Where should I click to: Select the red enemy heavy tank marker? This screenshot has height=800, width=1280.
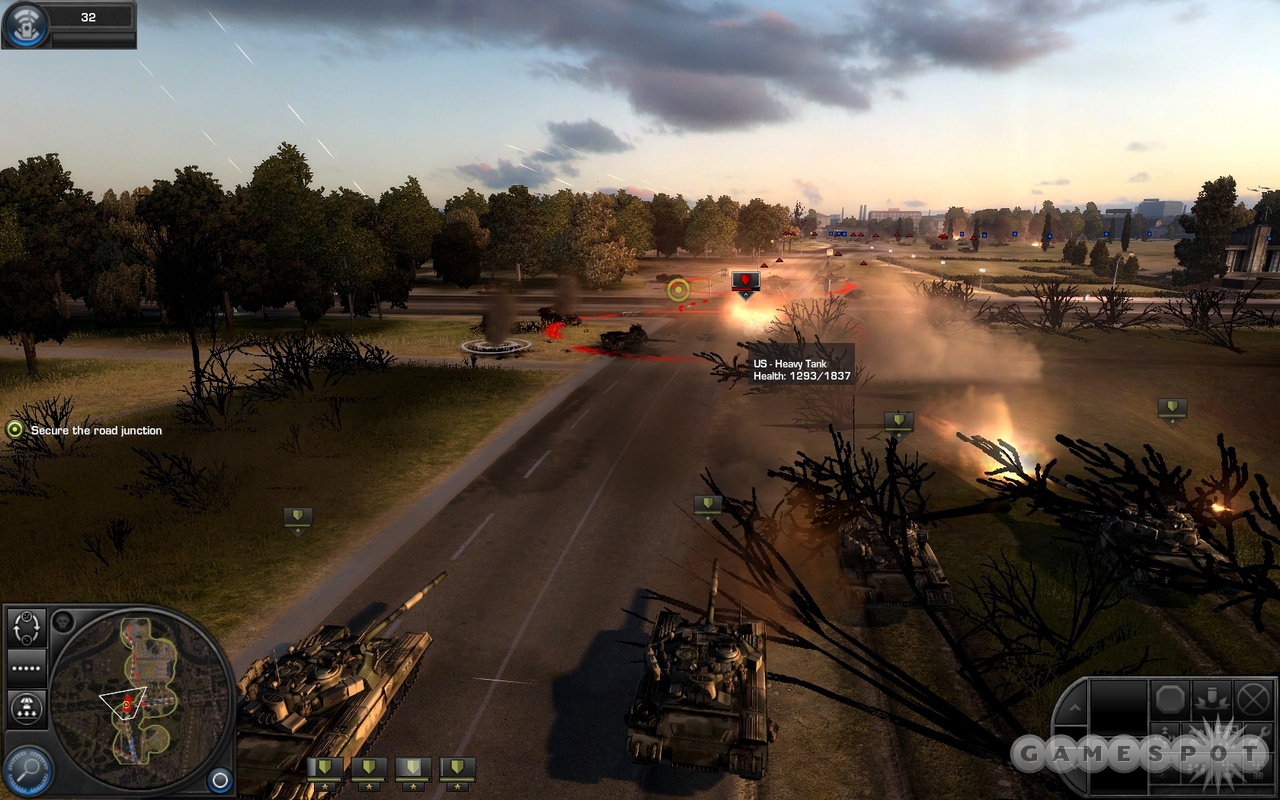point(745,281)
